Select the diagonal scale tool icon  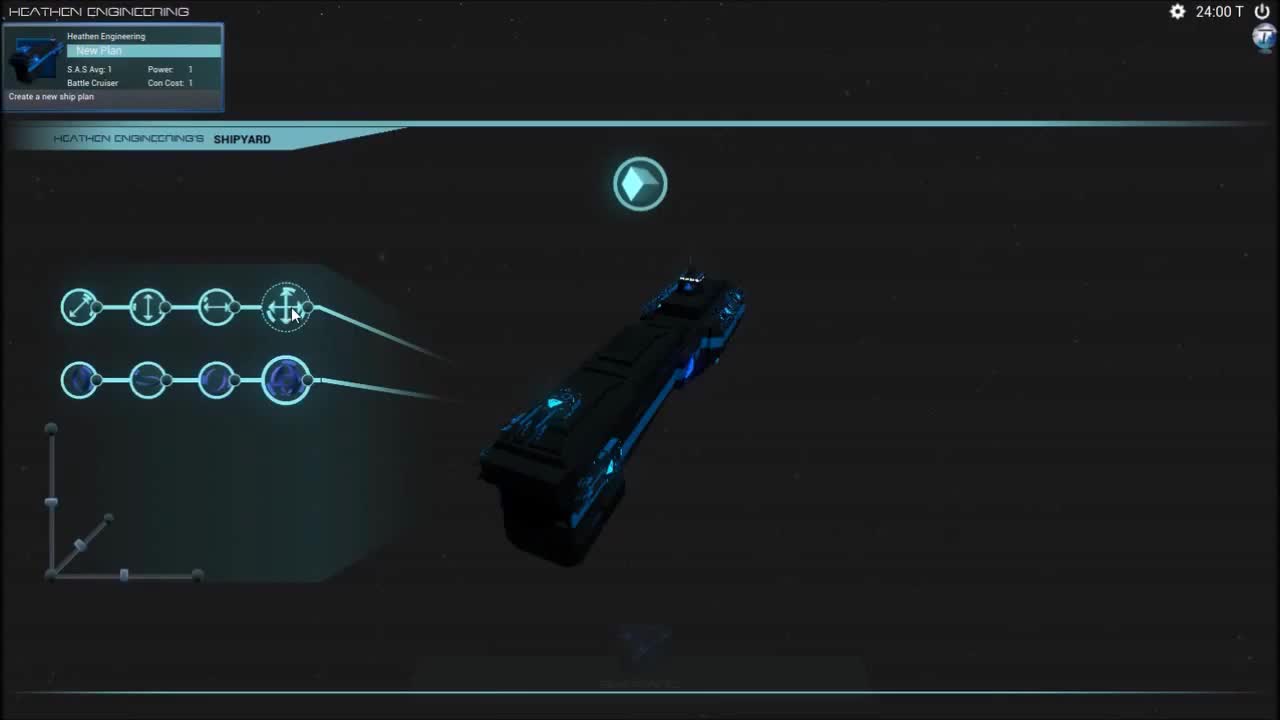[x=80, y=307]
